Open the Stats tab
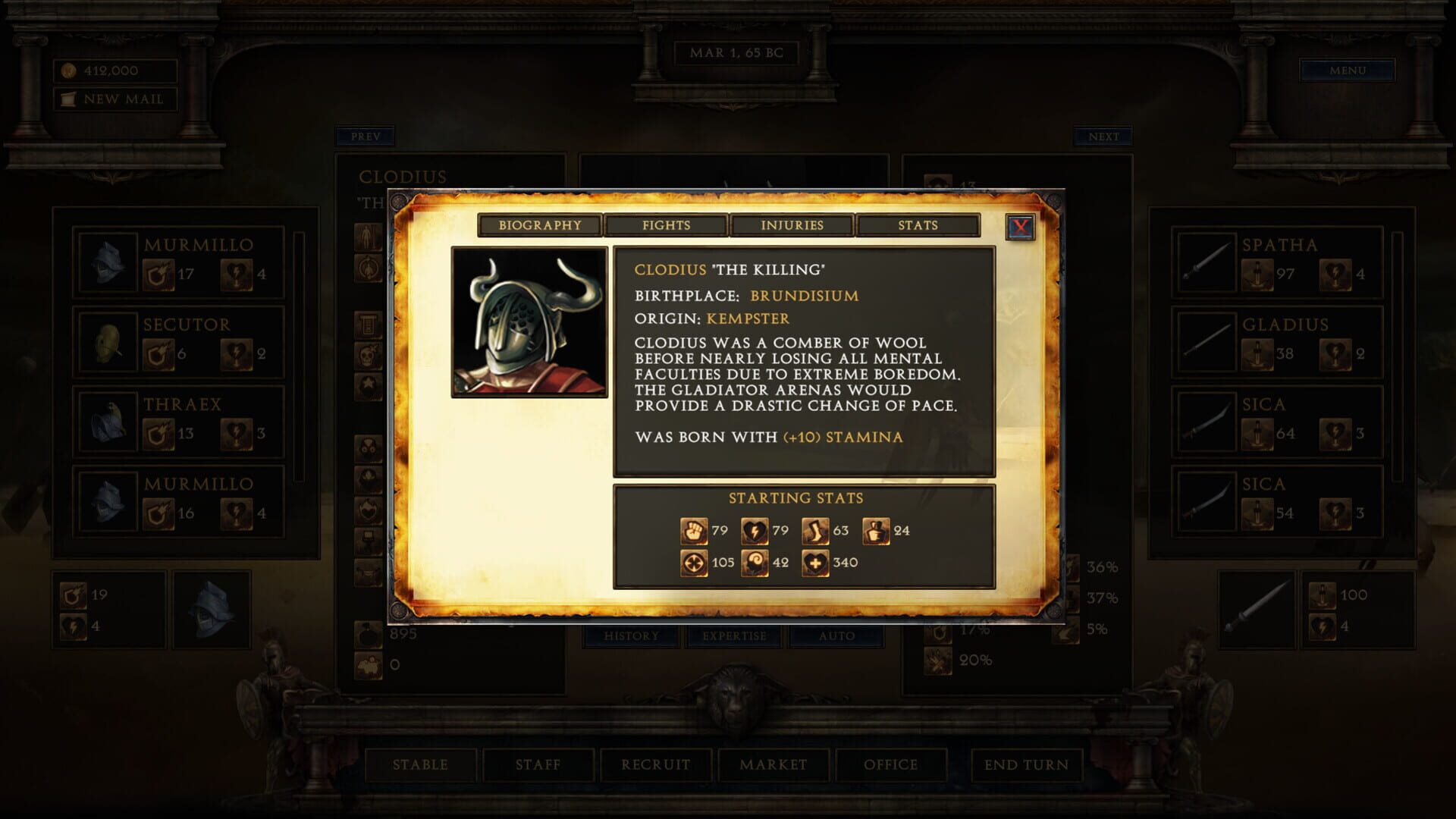1456x819 pixels. click(x=918, y=225)
